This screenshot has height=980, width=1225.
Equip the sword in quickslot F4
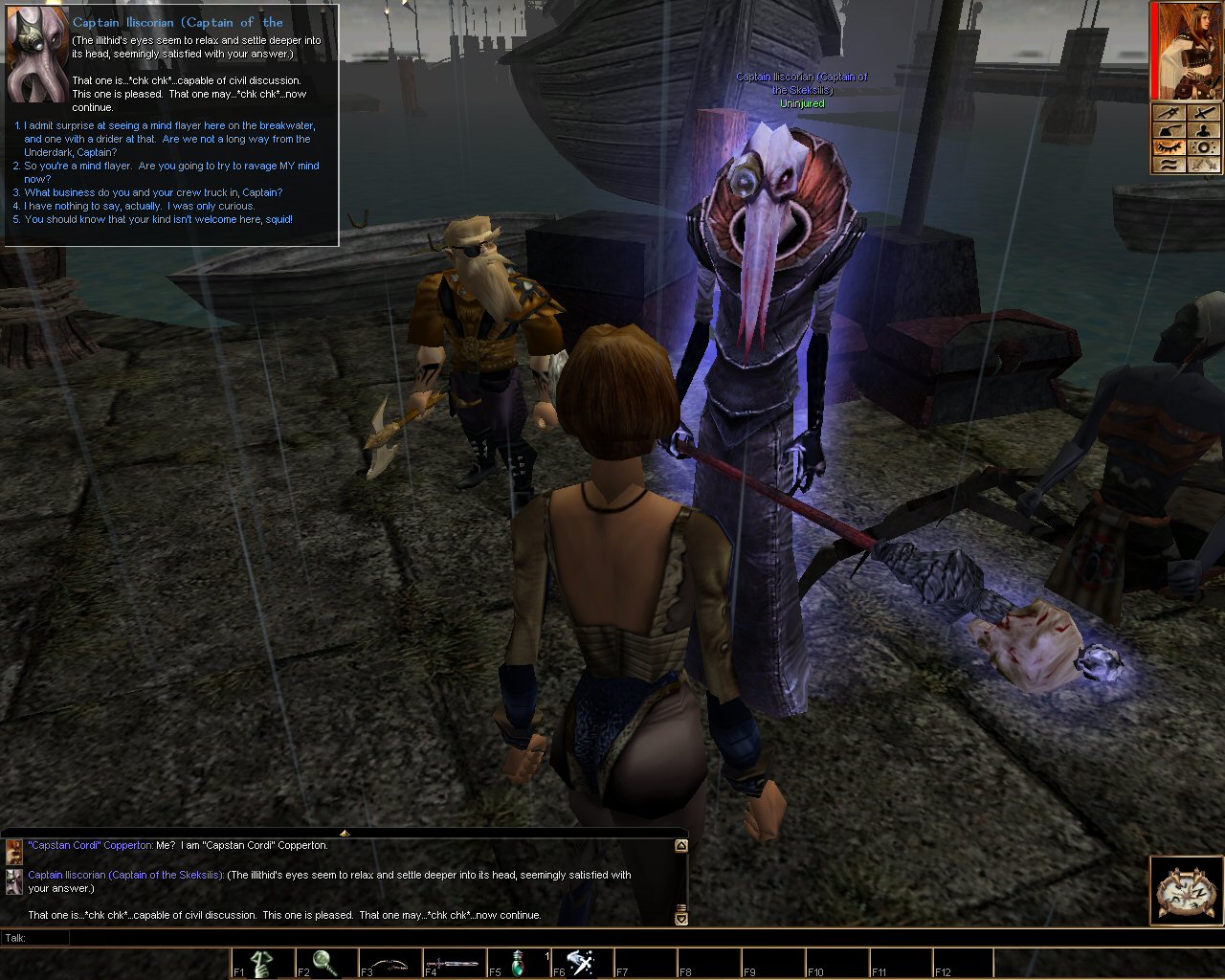(x=454, y=963)
